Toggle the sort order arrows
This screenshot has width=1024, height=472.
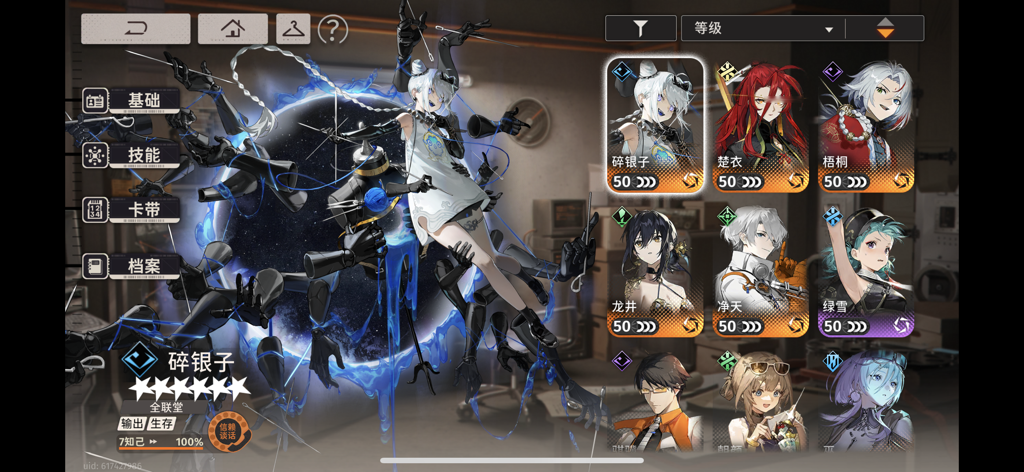pos(885,29)
